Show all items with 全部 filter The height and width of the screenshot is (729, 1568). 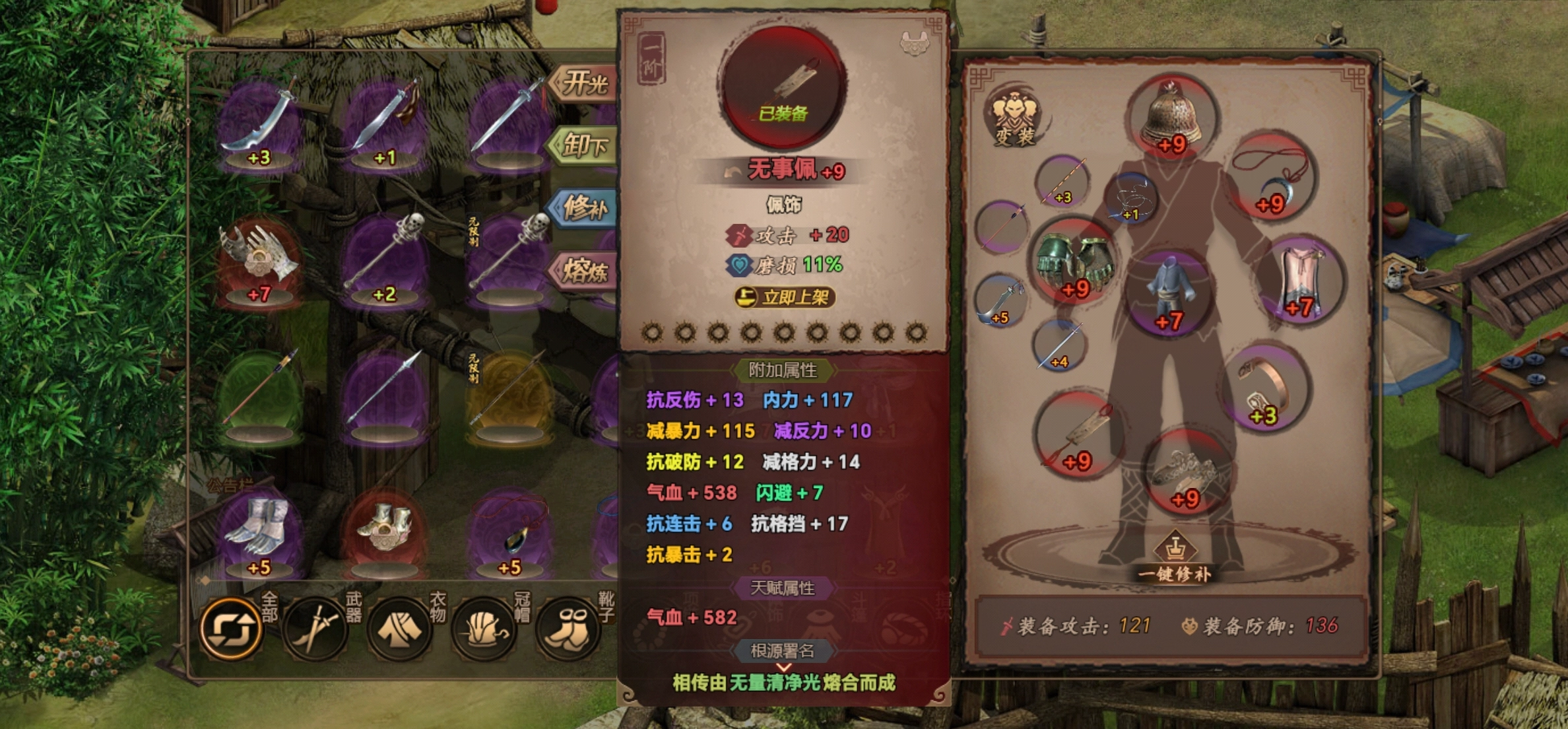[x=232, y=627]
